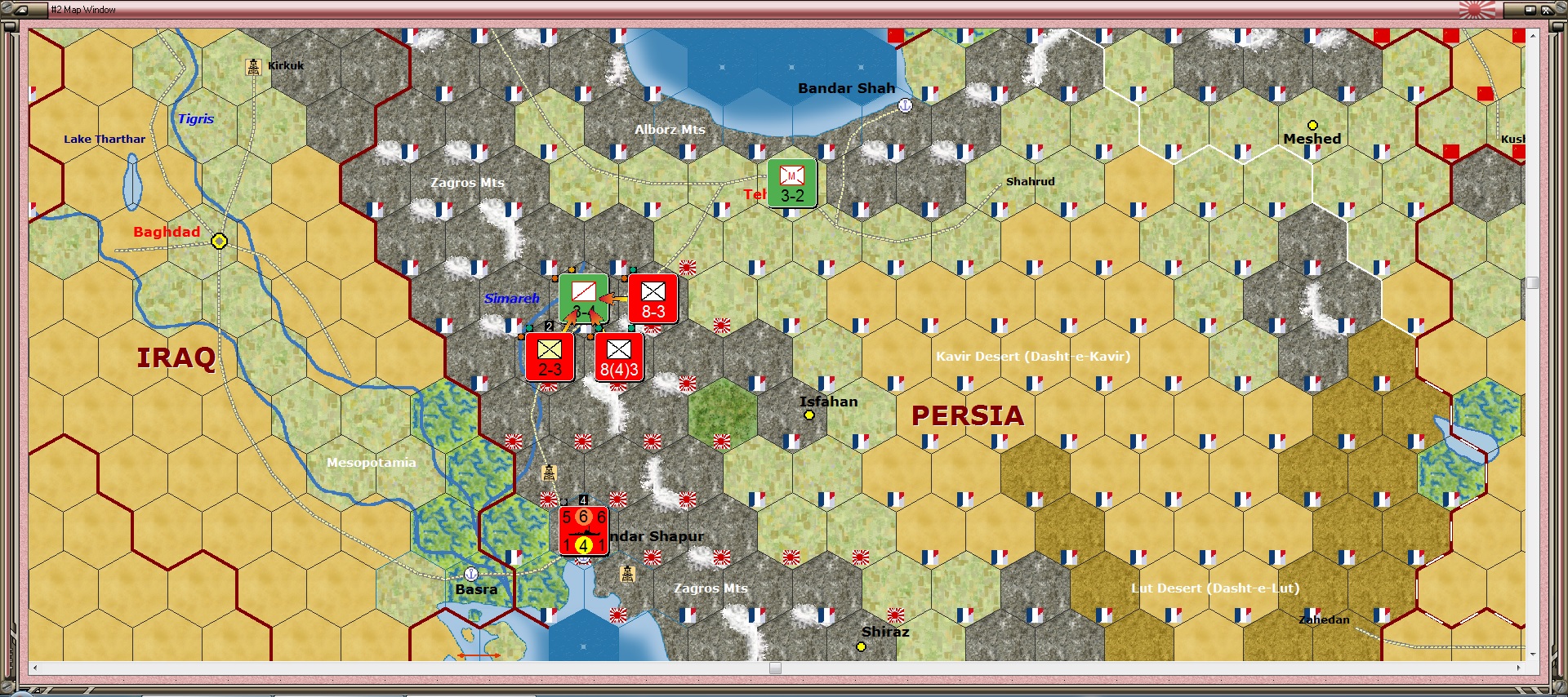Click the anchor icon near Bandar Shah

click(905, 104)
